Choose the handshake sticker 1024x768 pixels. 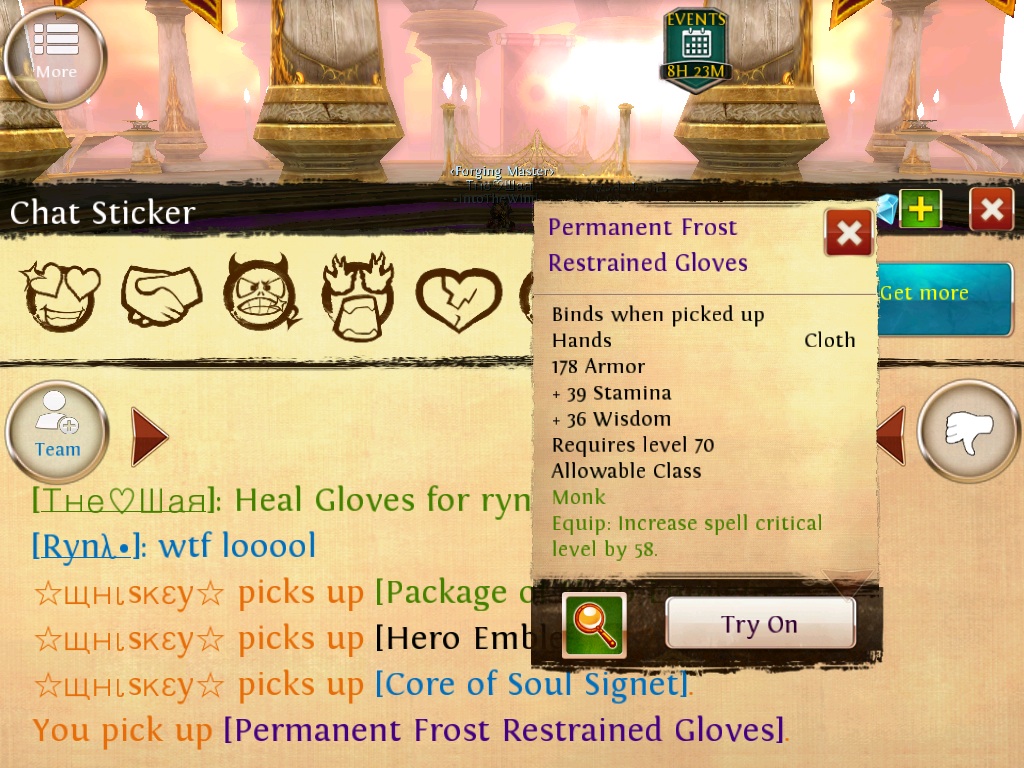[x=161, y=297]
